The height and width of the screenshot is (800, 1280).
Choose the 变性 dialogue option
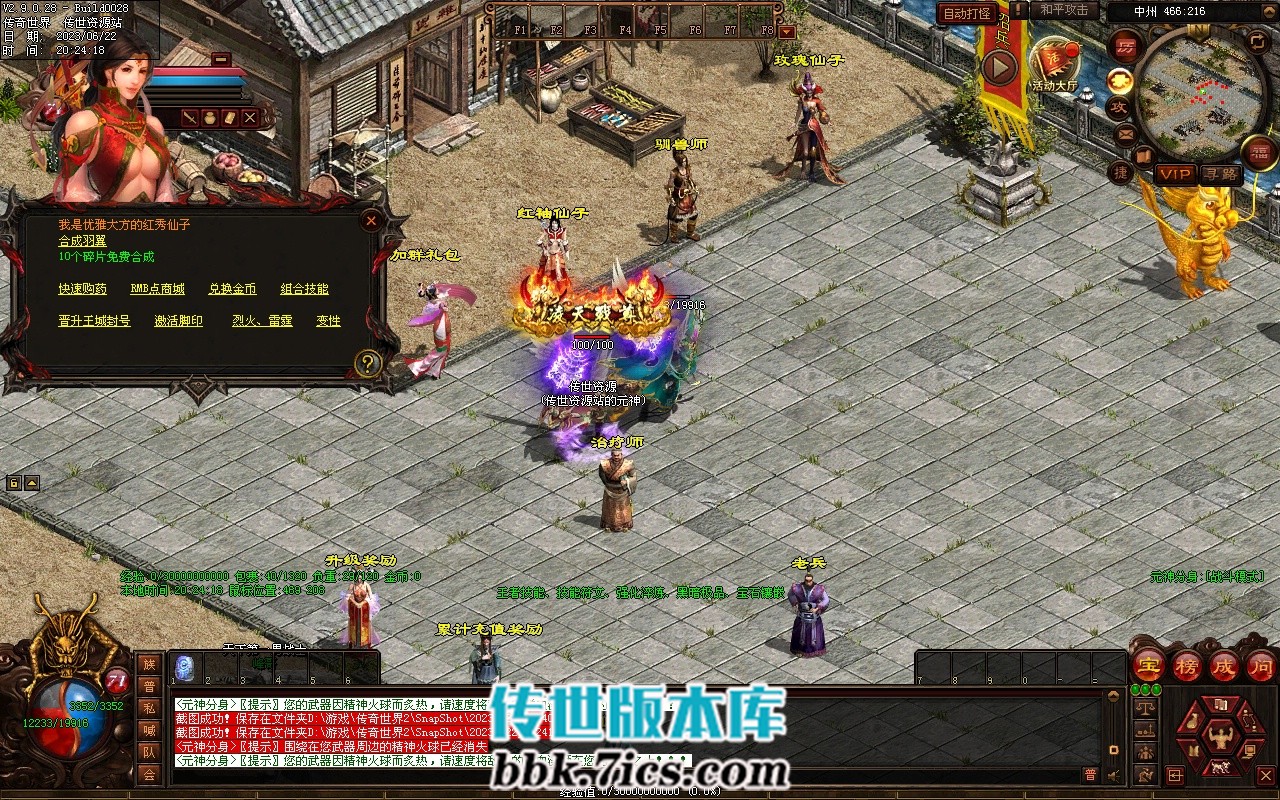[x=328, y=321]
